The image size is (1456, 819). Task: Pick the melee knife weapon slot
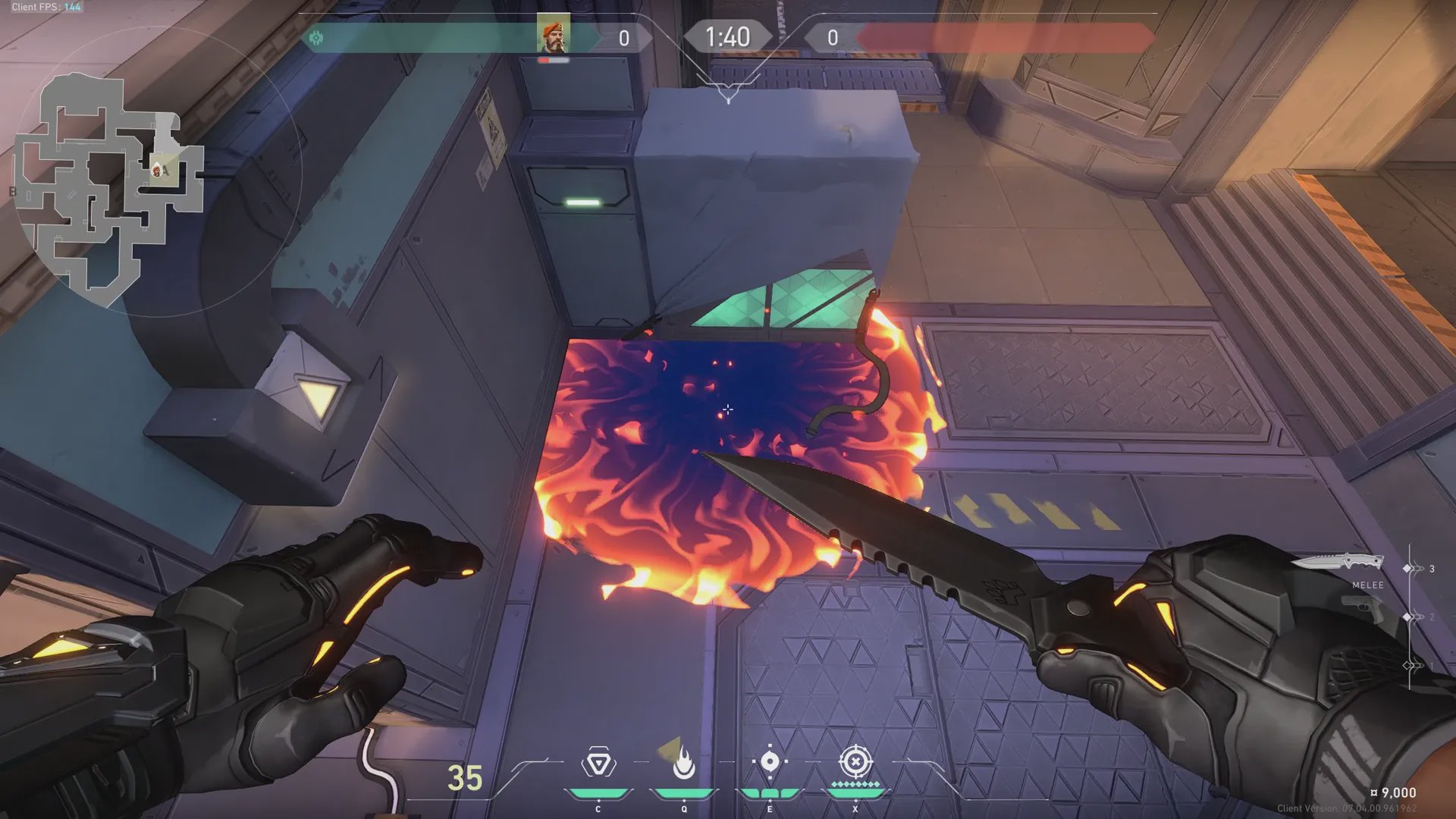click(x=1338, y=563)
